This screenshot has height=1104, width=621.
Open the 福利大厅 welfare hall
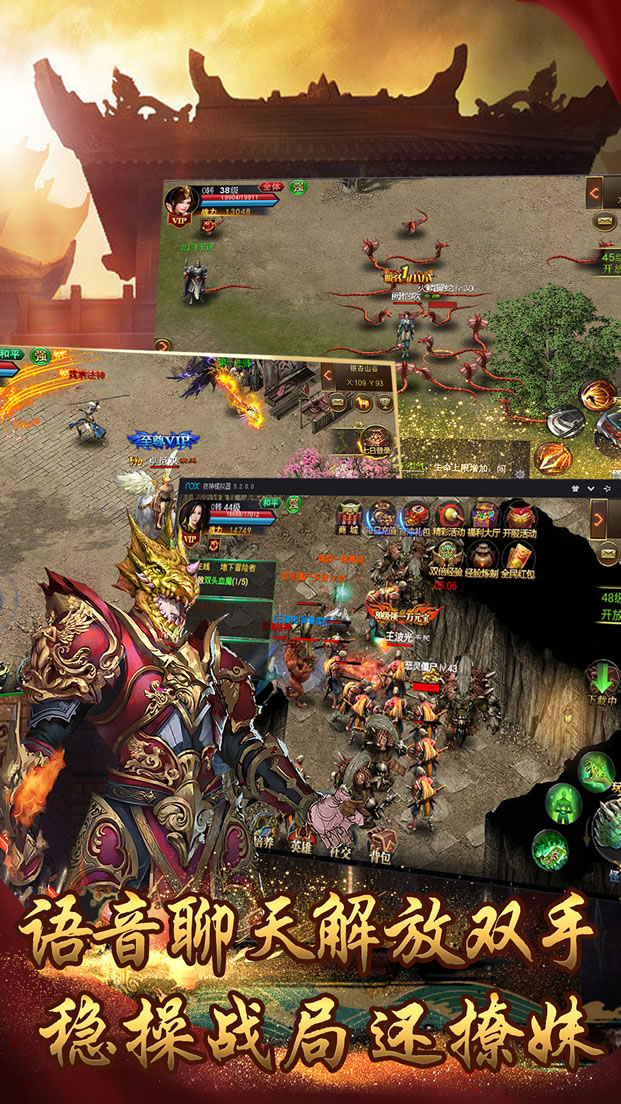point(486,520)
